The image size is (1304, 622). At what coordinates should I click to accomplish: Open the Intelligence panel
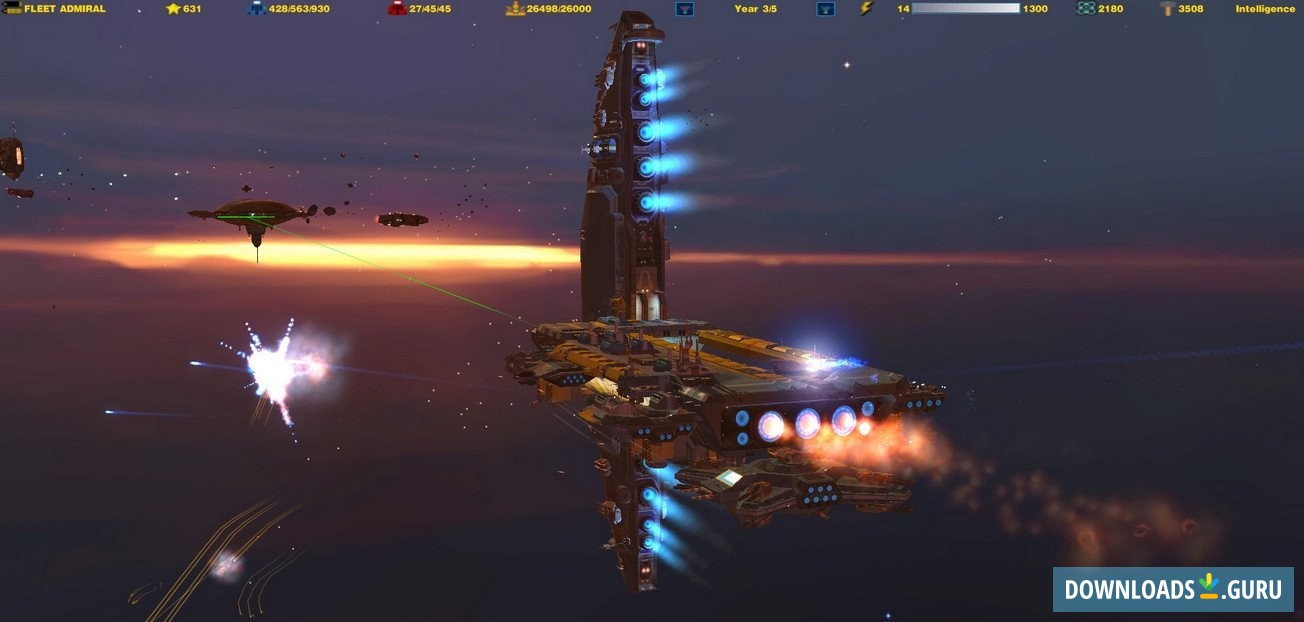pyautogui.click(x=1265, y=9)
